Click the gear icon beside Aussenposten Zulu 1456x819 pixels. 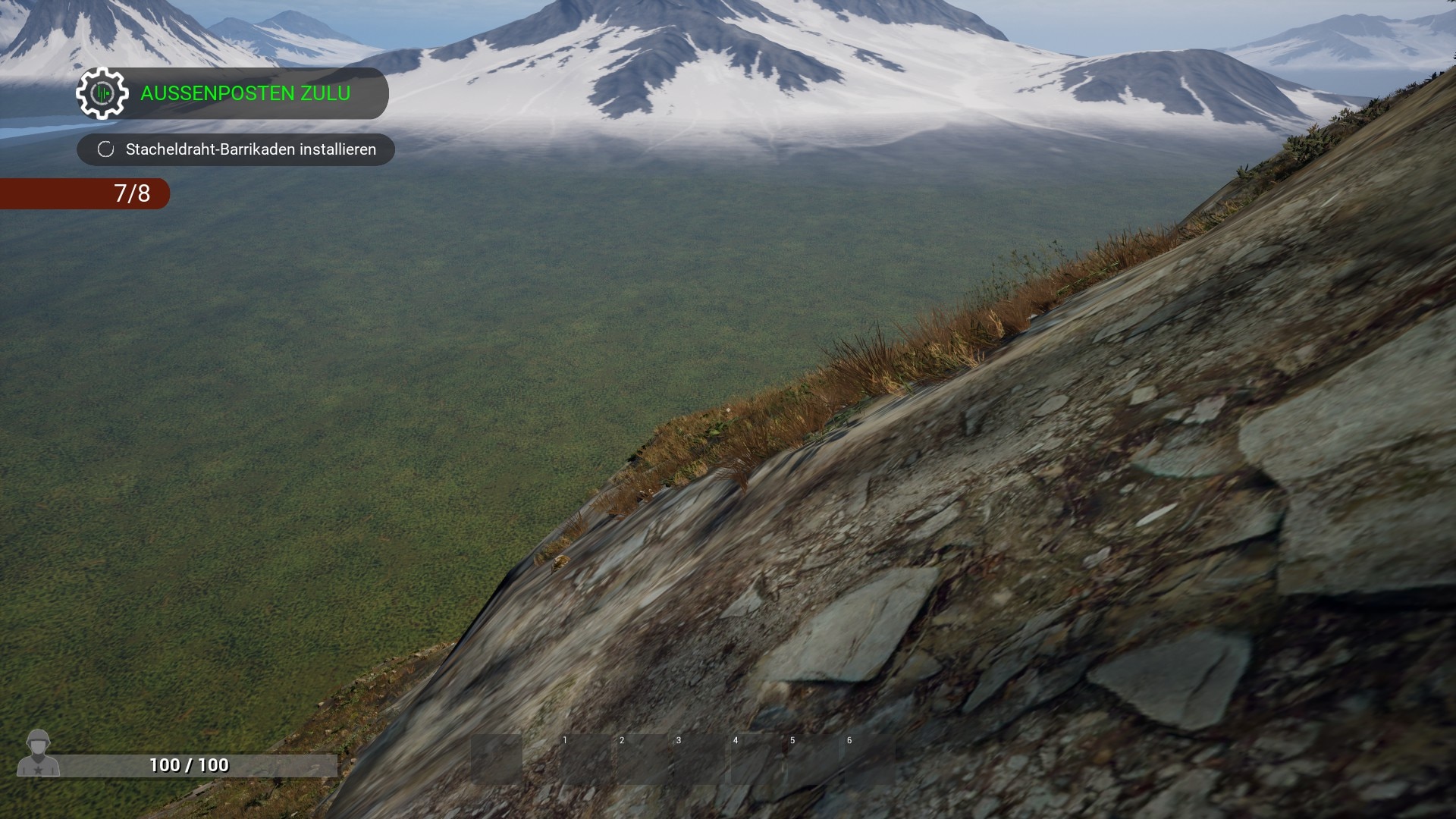click(x=102, y=93)
